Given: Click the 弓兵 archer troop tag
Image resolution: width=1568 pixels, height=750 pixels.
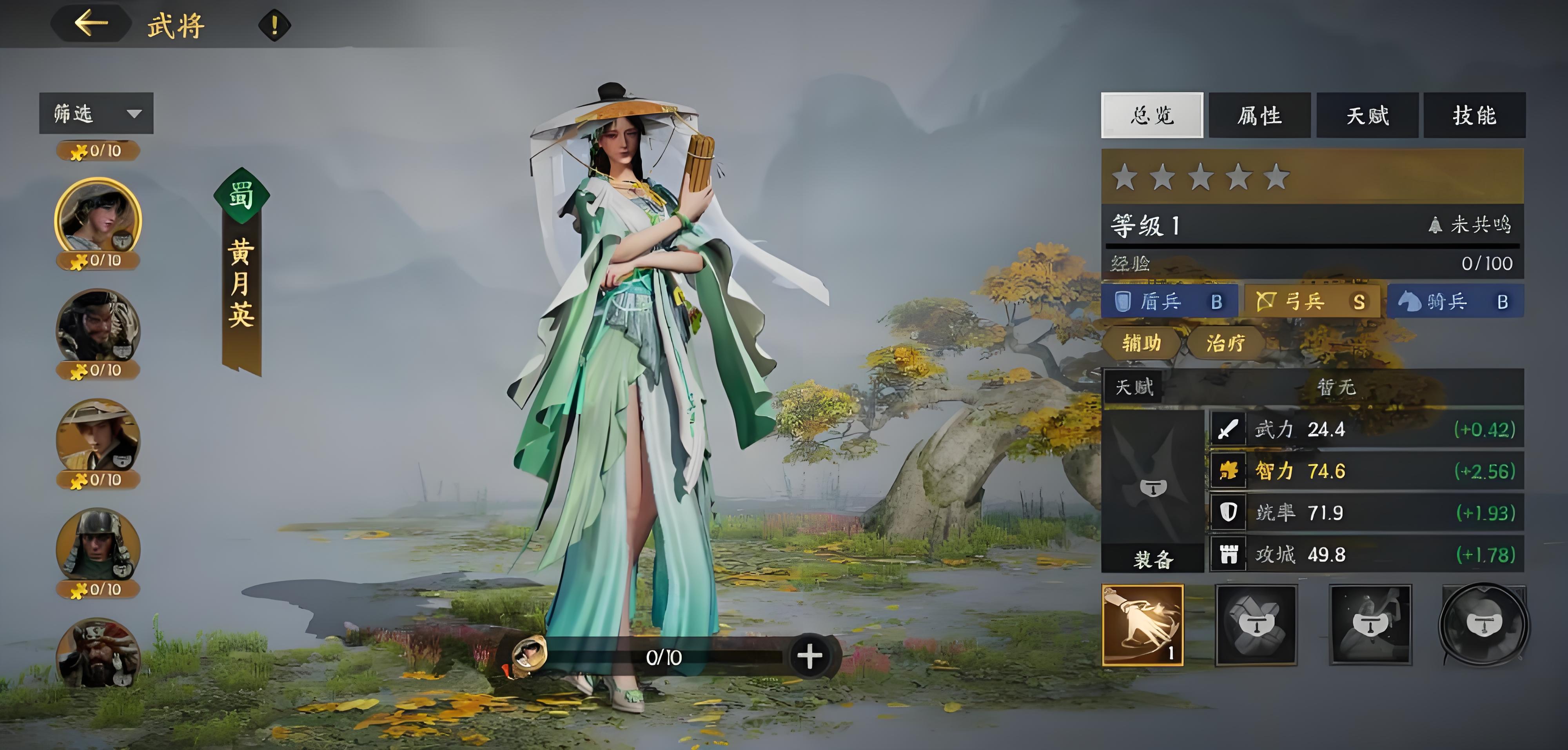Looking at the screenshot, I should click(x=1312, y=301).
